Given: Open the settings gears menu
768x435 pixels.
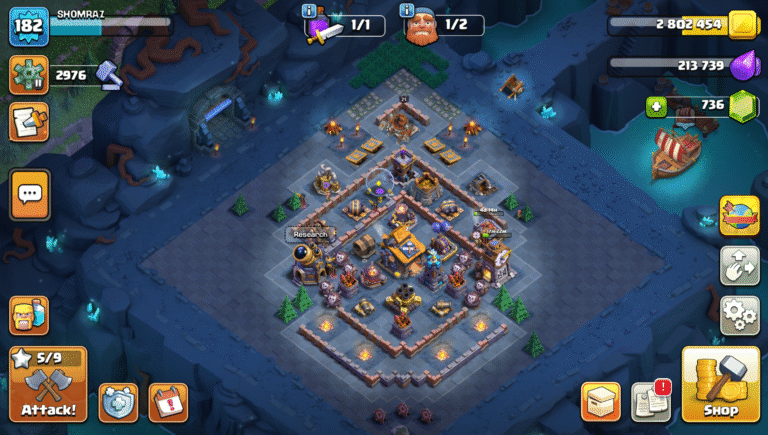Looking at the screenshot, I should (x=739, y=315).
